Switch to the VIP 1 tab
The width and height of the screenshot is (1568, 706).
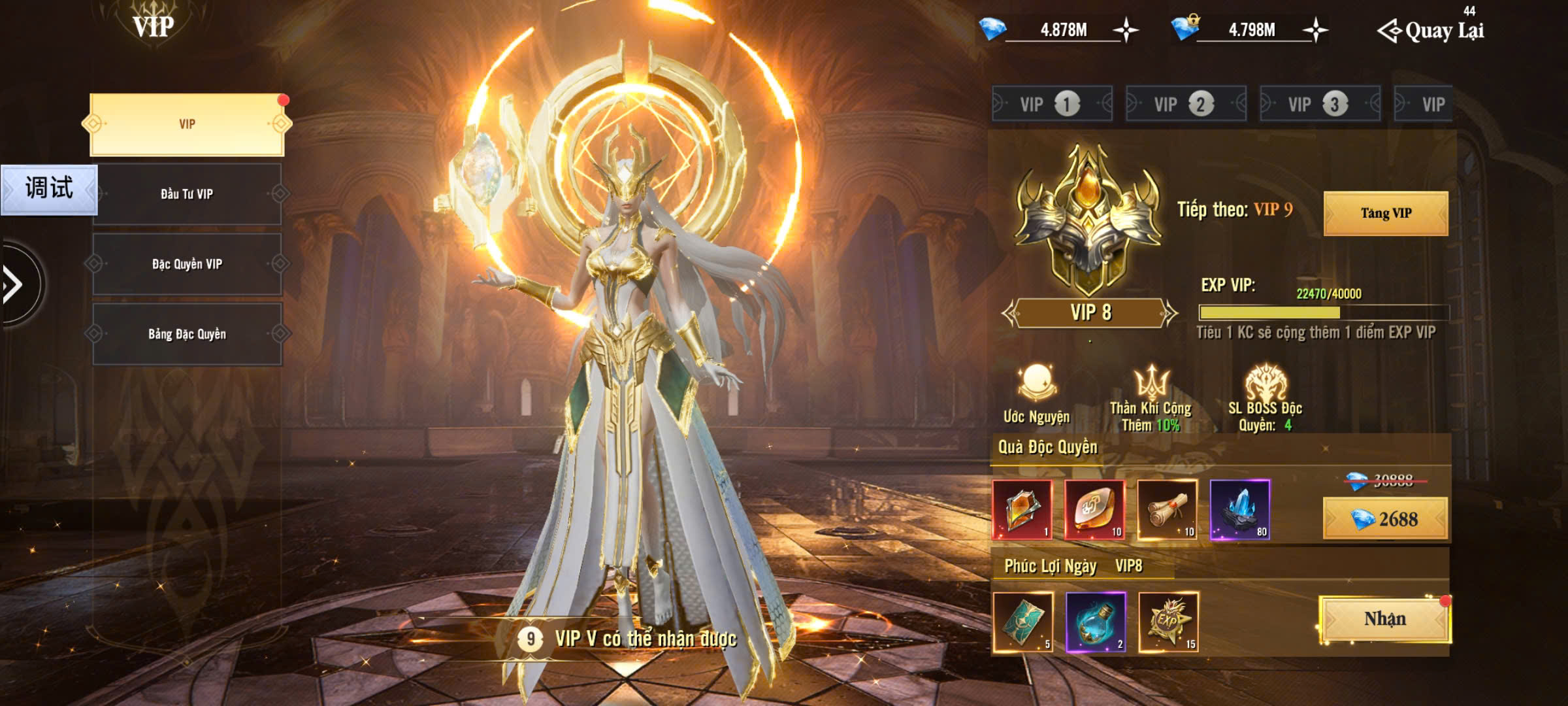1051,104
